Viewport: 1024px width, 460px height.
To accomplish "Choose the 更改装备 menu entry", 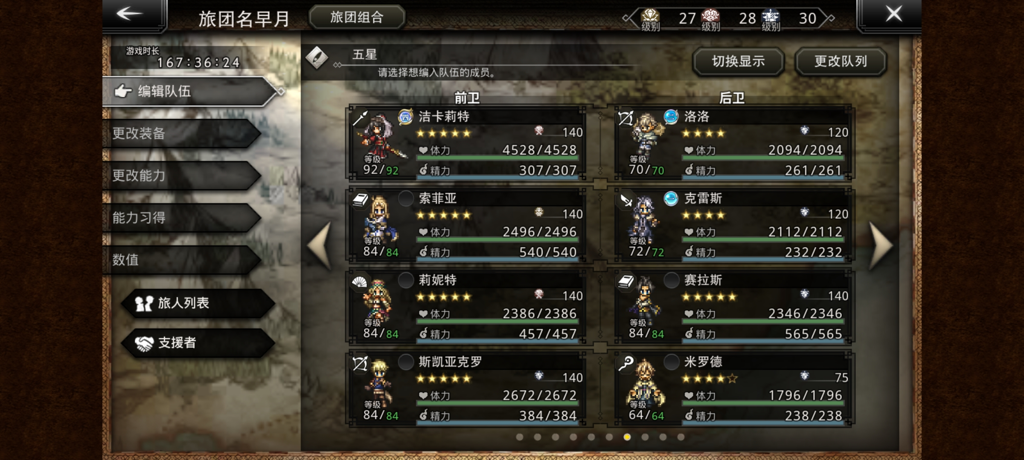I will tap(180, 133).
